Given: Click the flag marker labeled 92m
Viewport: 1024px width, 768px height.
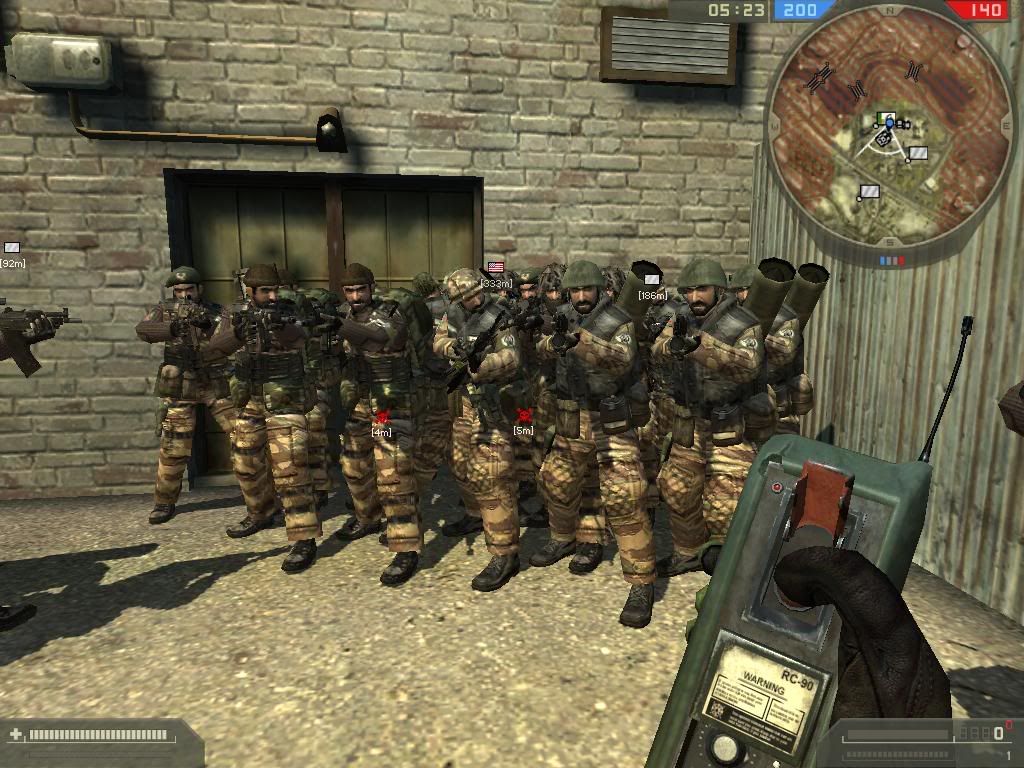Looking at the screenshot, I should pos(12,247).
